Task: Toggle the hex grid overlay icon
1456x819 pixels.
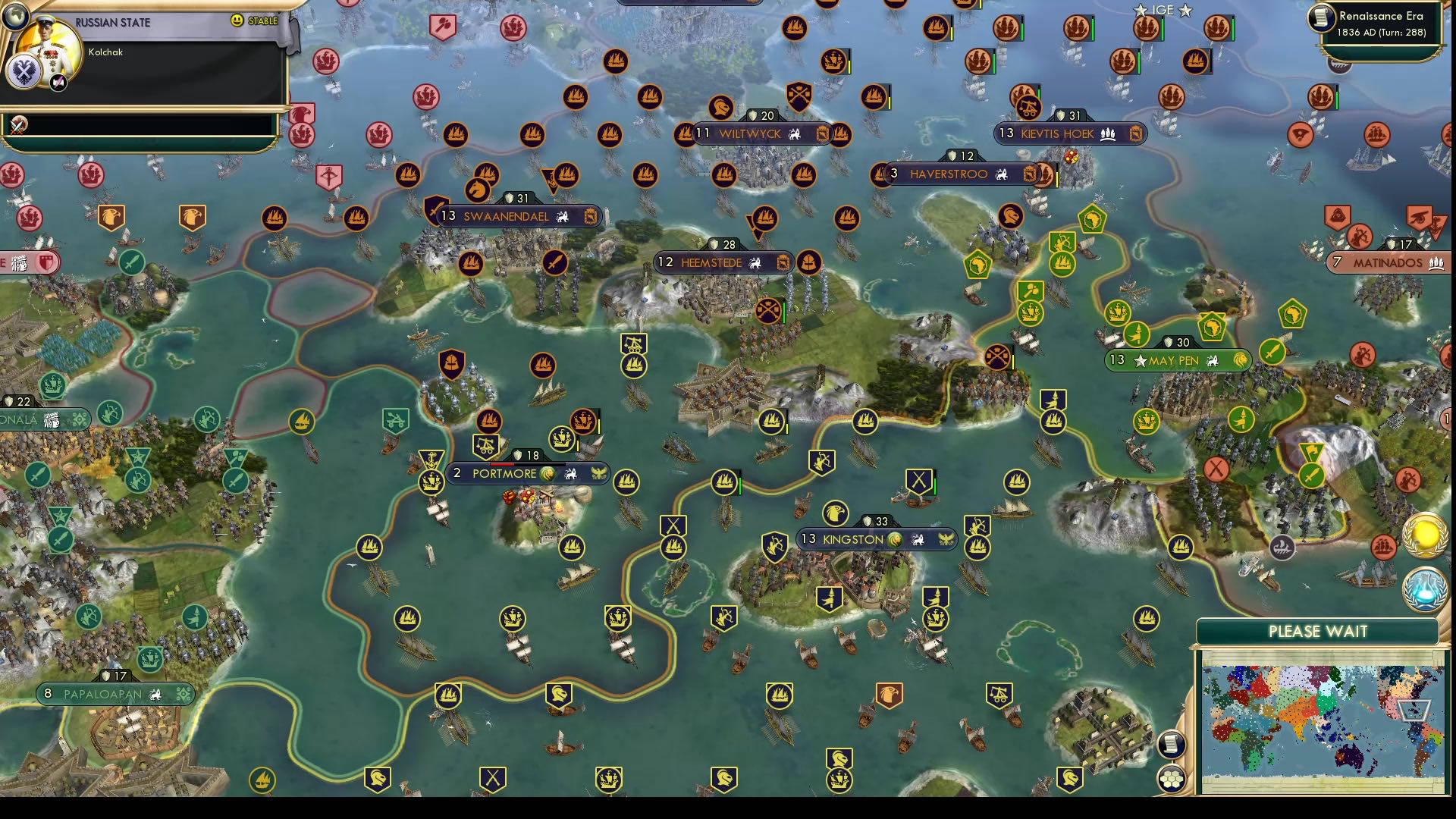Action: coord(1172,778)
